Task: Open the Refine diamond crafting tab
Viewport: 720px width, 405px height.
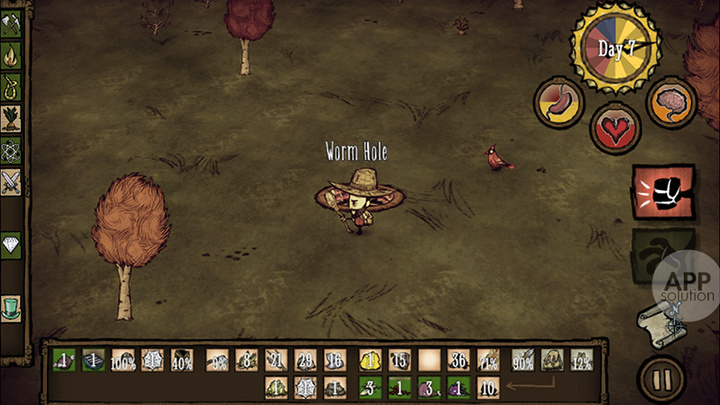Action: click(x=11, y=245)
